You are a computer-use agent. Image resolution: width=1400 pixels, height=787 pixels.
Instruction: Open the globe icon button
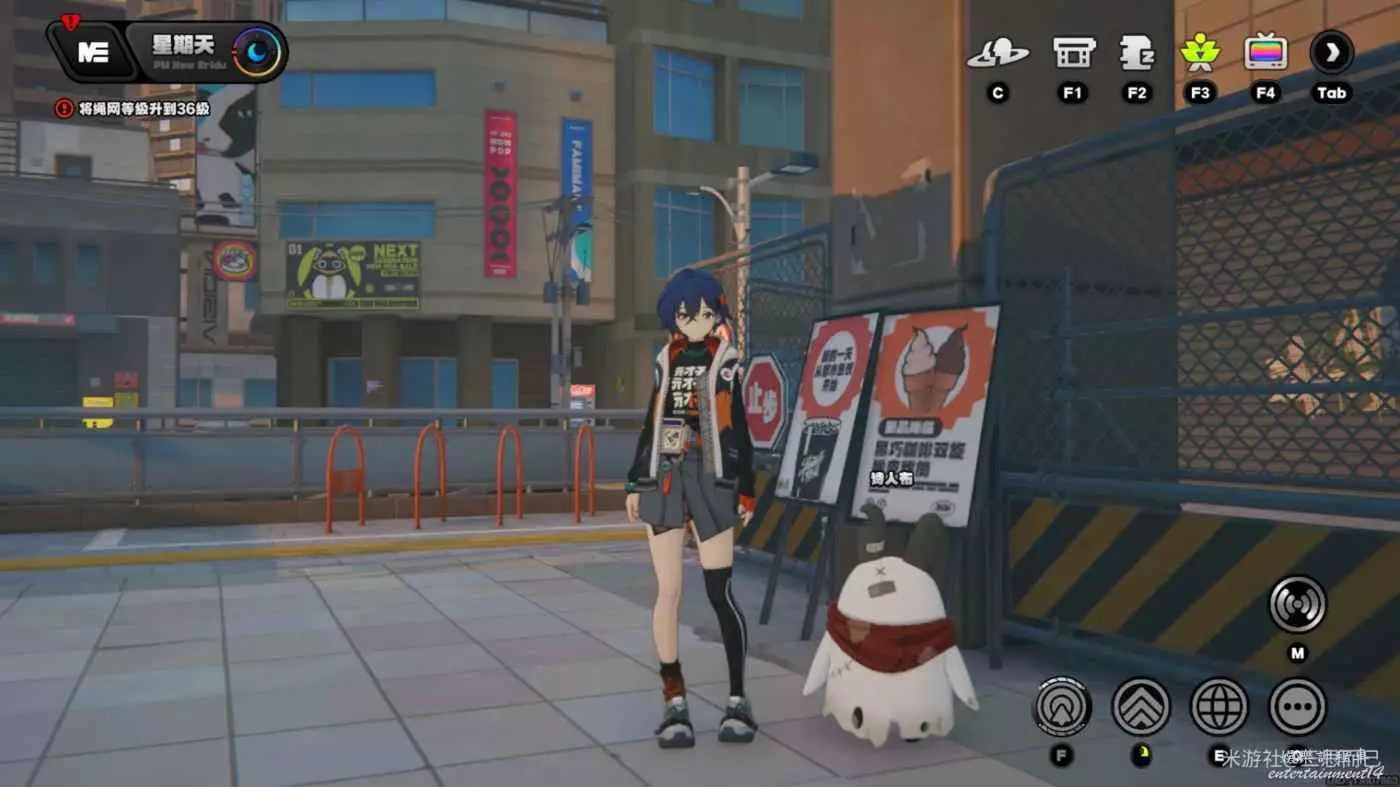tap(1219, 706)
